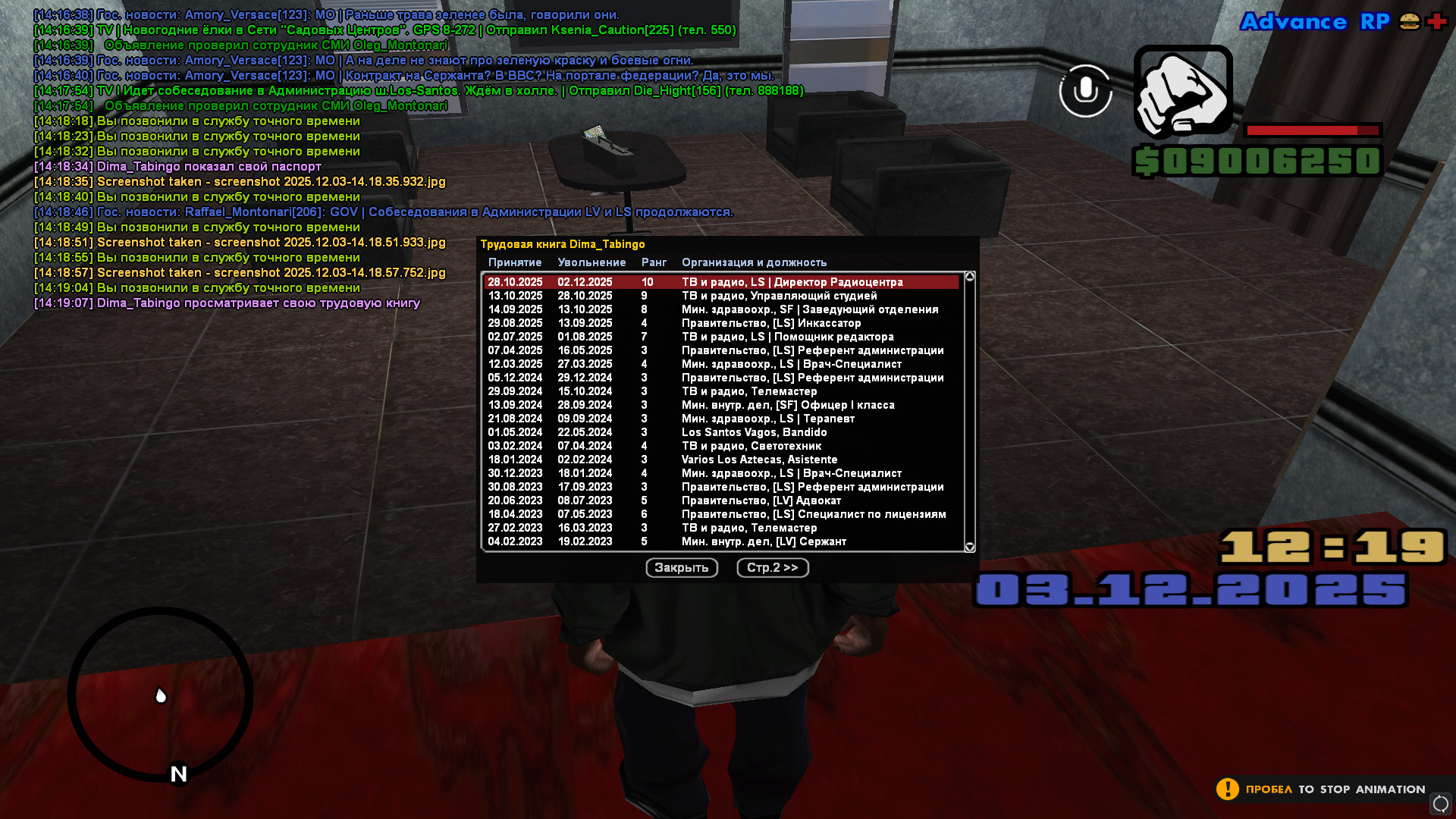Click the white player arrow on the minimap

(161, 695)
